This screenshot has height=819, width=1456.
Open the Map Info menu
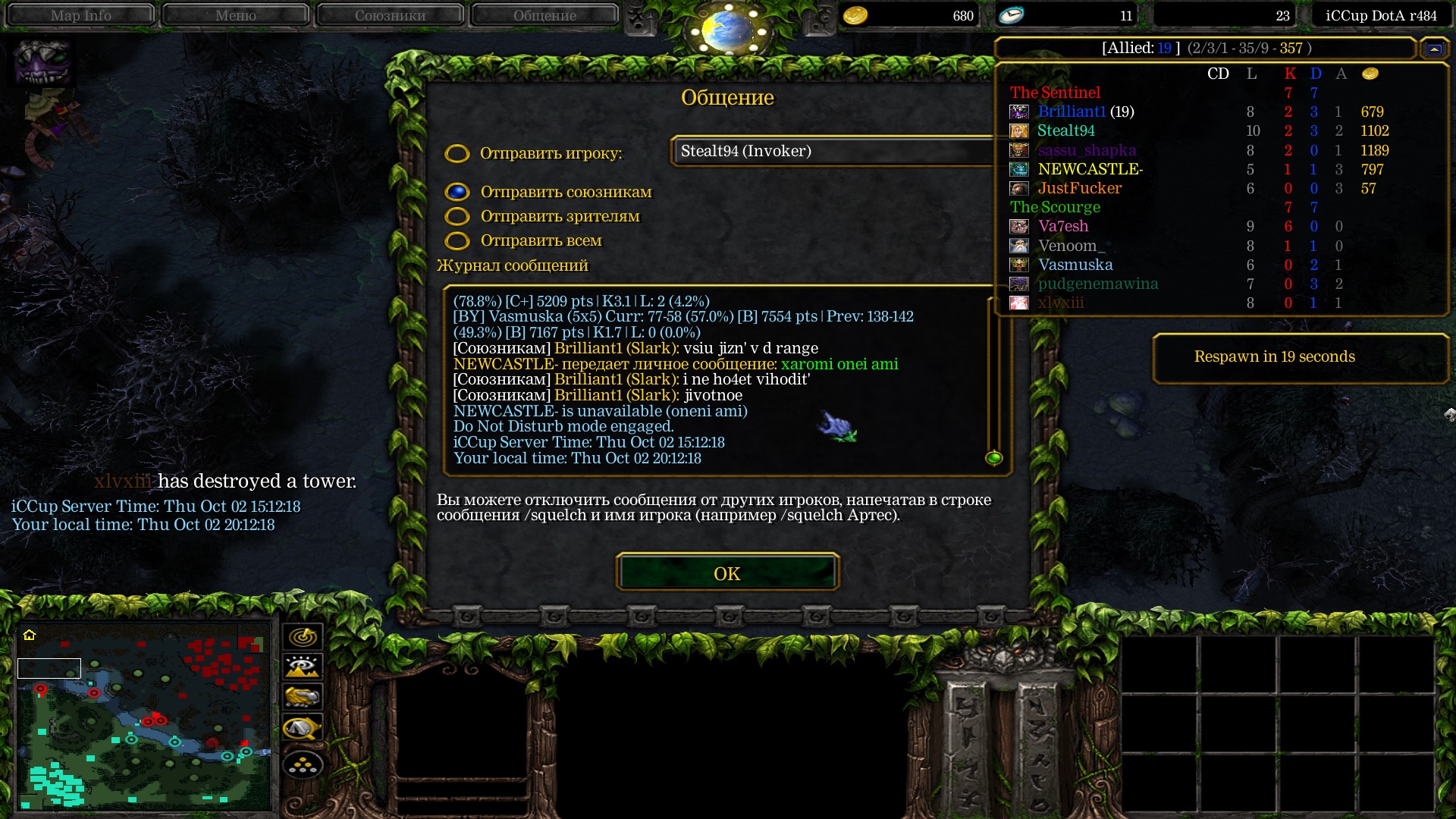pos(80,15)
